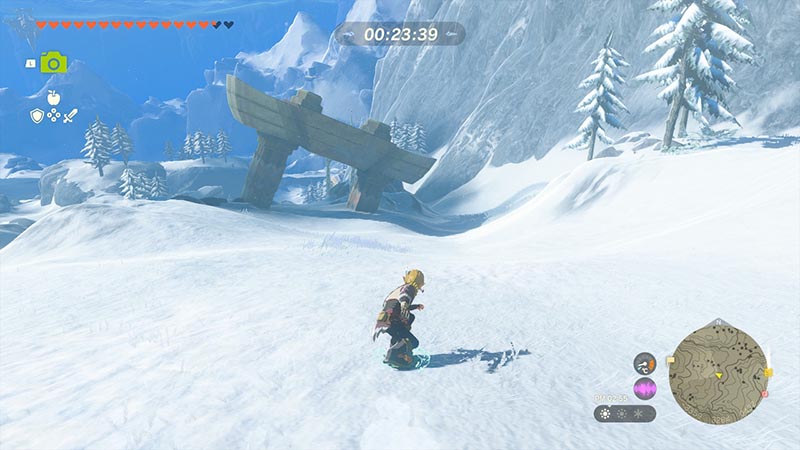This screenshot has width=800, height=450.
Task: Choose the sword weapon quick-select icon
Action: coord(70,116)
